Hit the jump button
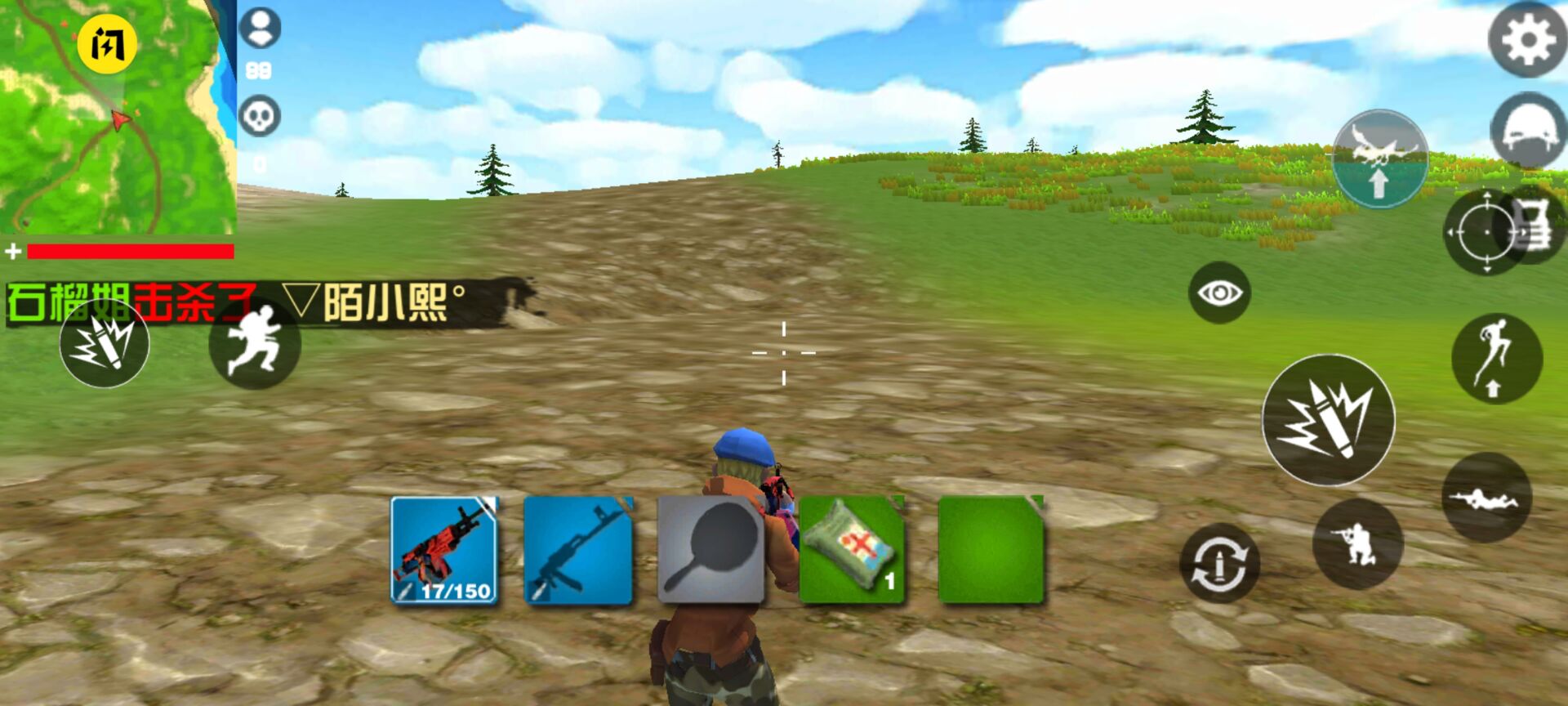Image resolution: width=1568 pixels, height=706 pixels. click(1496, 358)
